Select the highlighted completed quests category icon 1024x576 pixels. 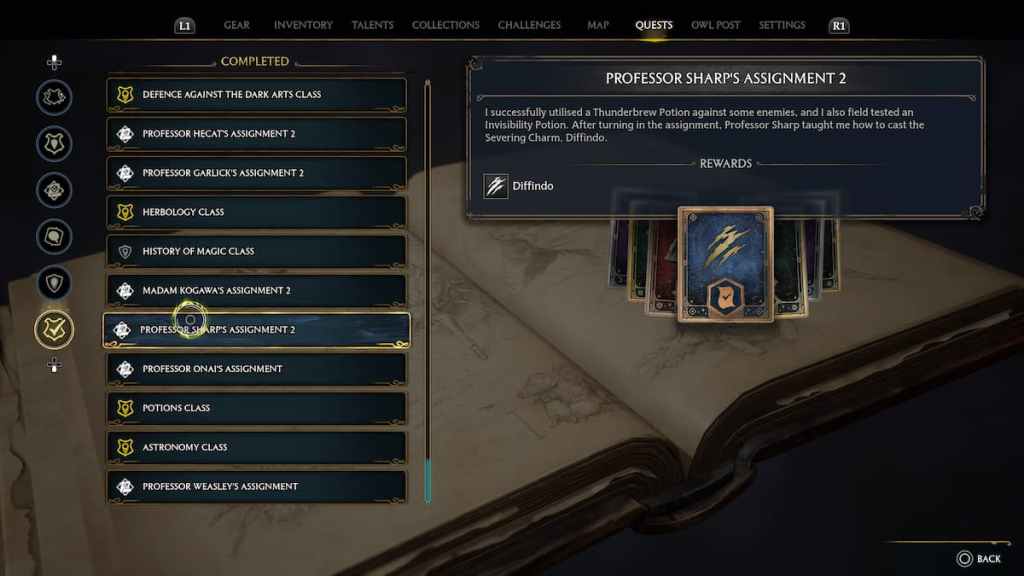tap(54, 329)
